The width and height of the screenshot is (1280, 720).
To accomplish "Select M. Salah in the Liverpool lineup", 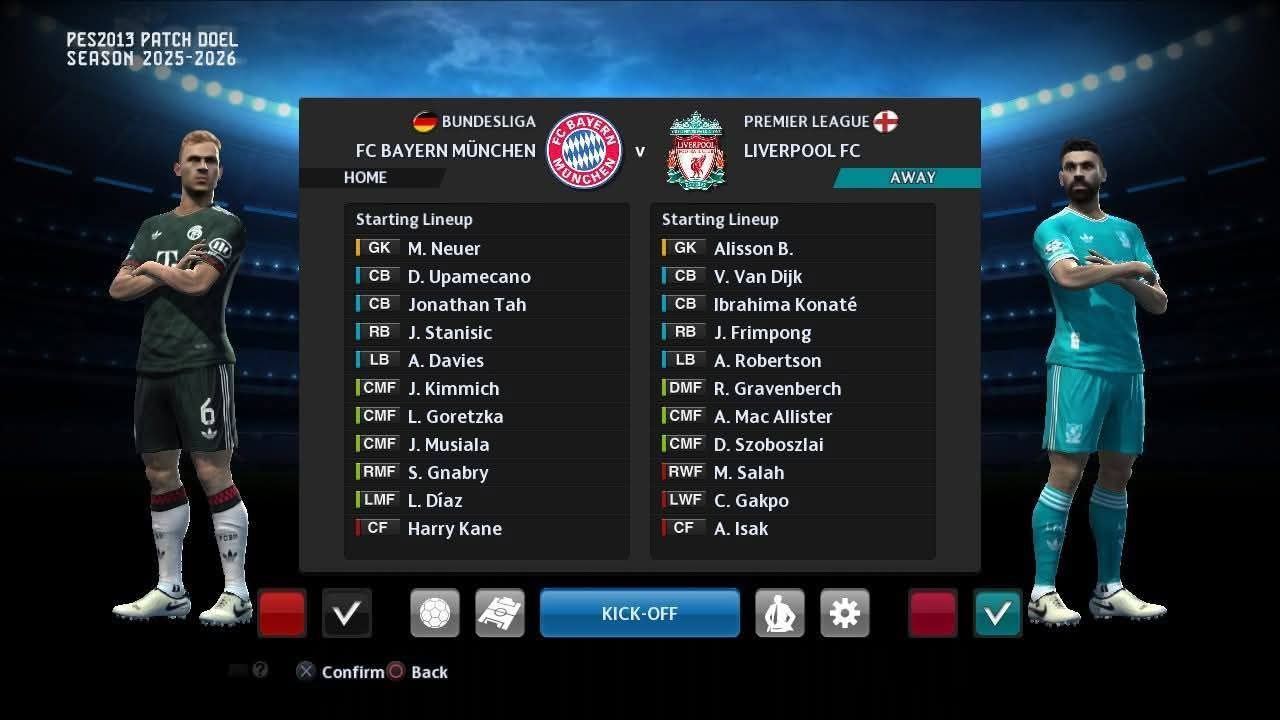I will tap(748, 472).
